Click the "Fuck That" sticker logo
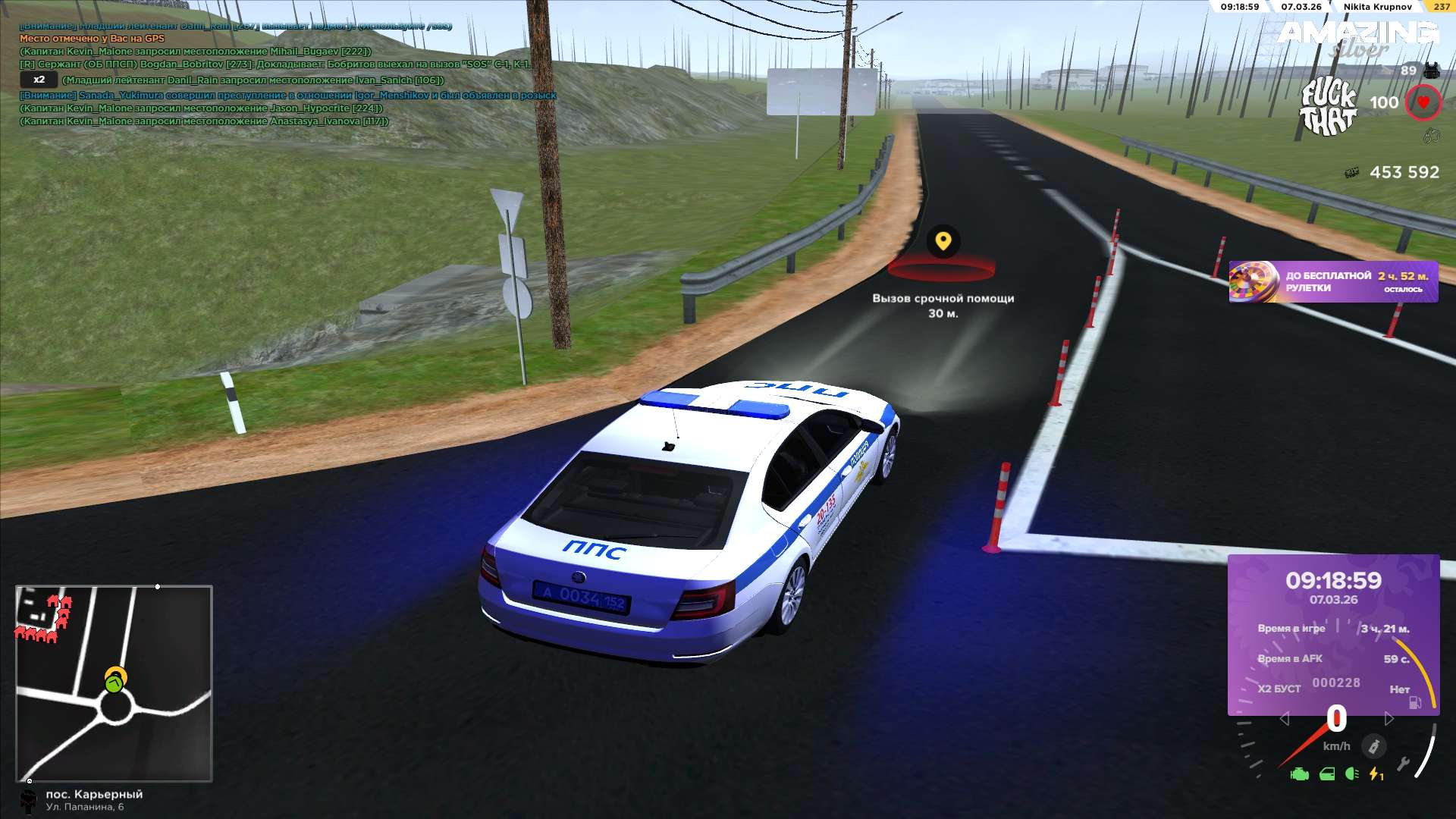Screen dimensions: 1456x819 (x=1329, y=108)
